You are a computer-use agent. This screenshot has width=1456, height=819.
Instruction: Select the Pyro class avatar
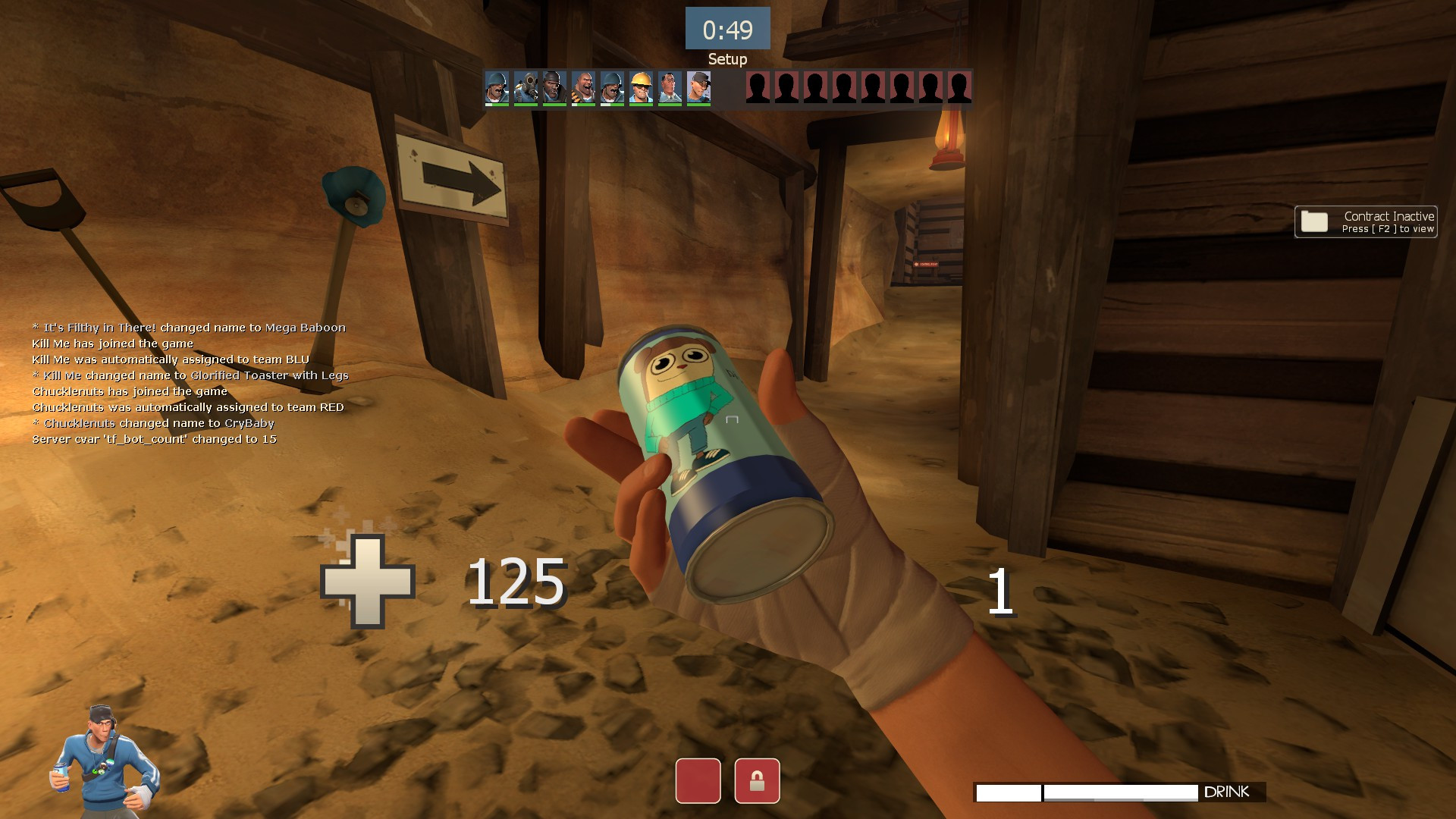point(525,89)
